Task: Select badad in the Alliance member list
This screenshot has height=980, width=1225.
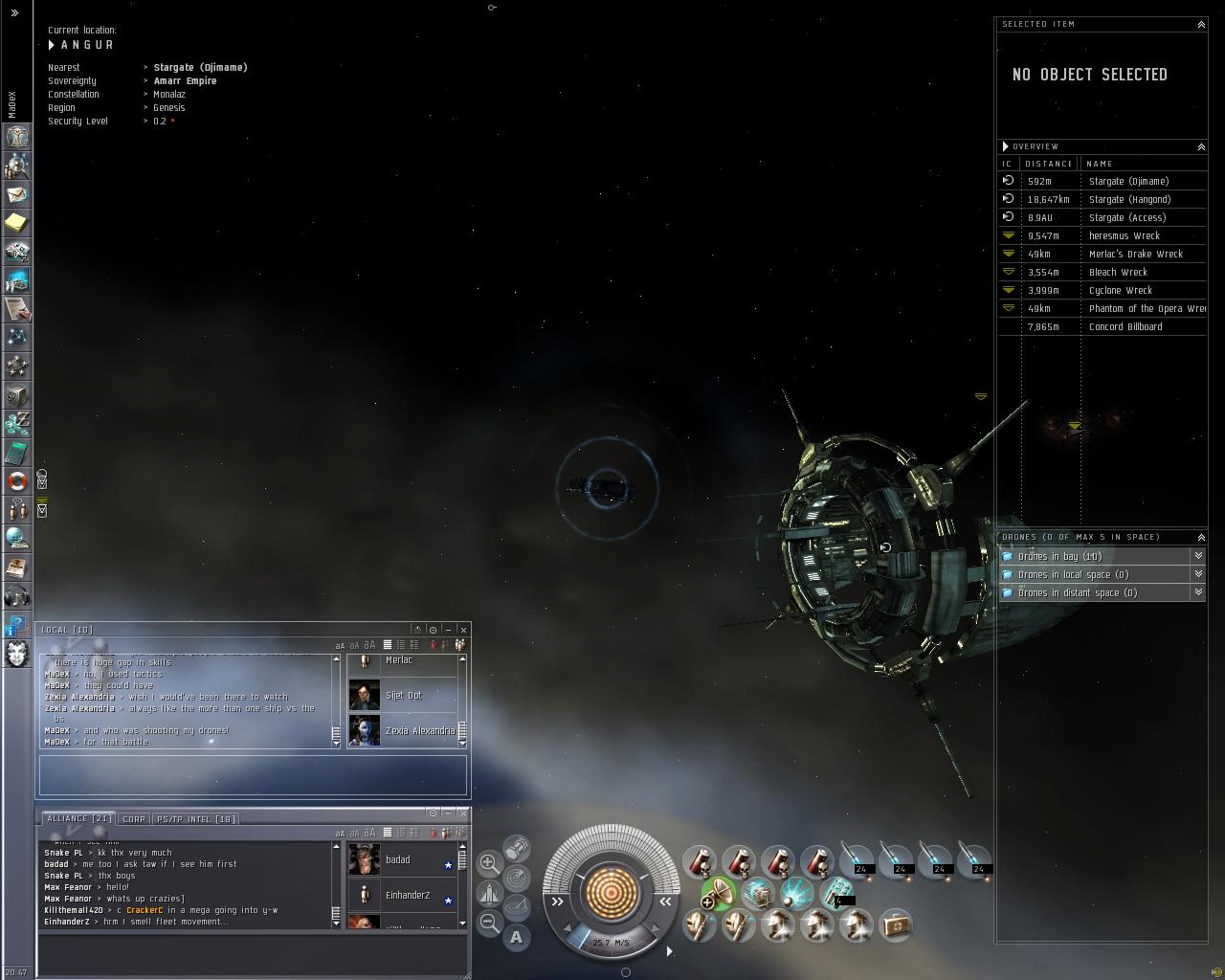Action: tap(397, 859)
